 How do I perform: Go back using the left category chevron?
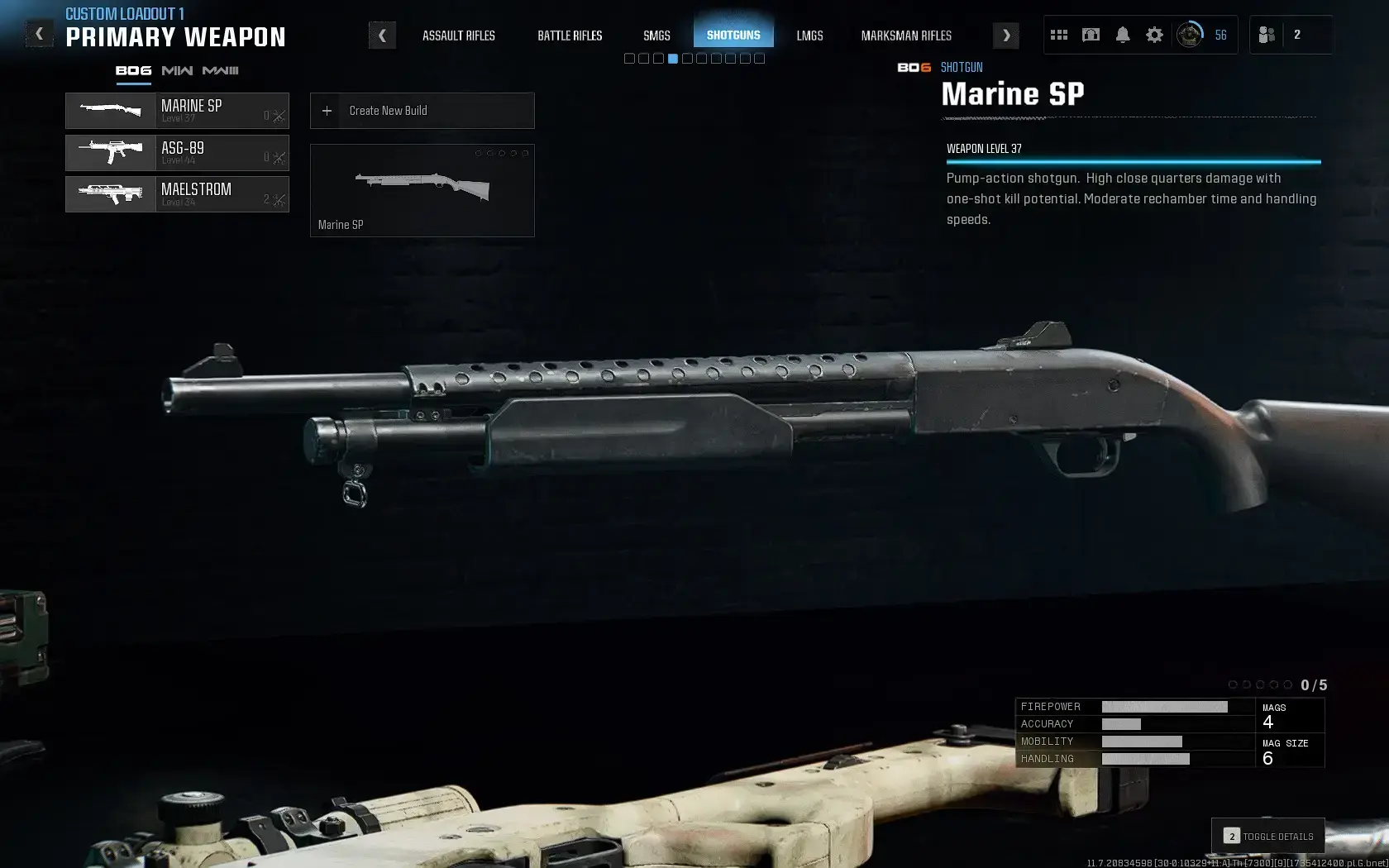[381, 35]
